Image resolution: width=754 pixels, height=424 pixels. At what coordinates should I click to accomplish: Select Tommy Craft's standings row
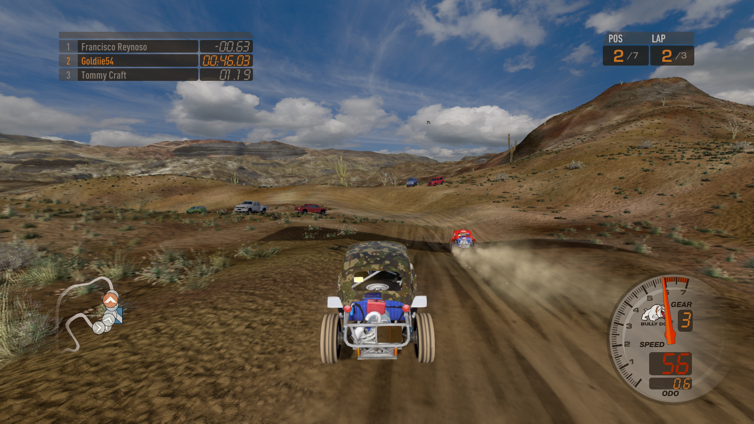coord(155,74)
